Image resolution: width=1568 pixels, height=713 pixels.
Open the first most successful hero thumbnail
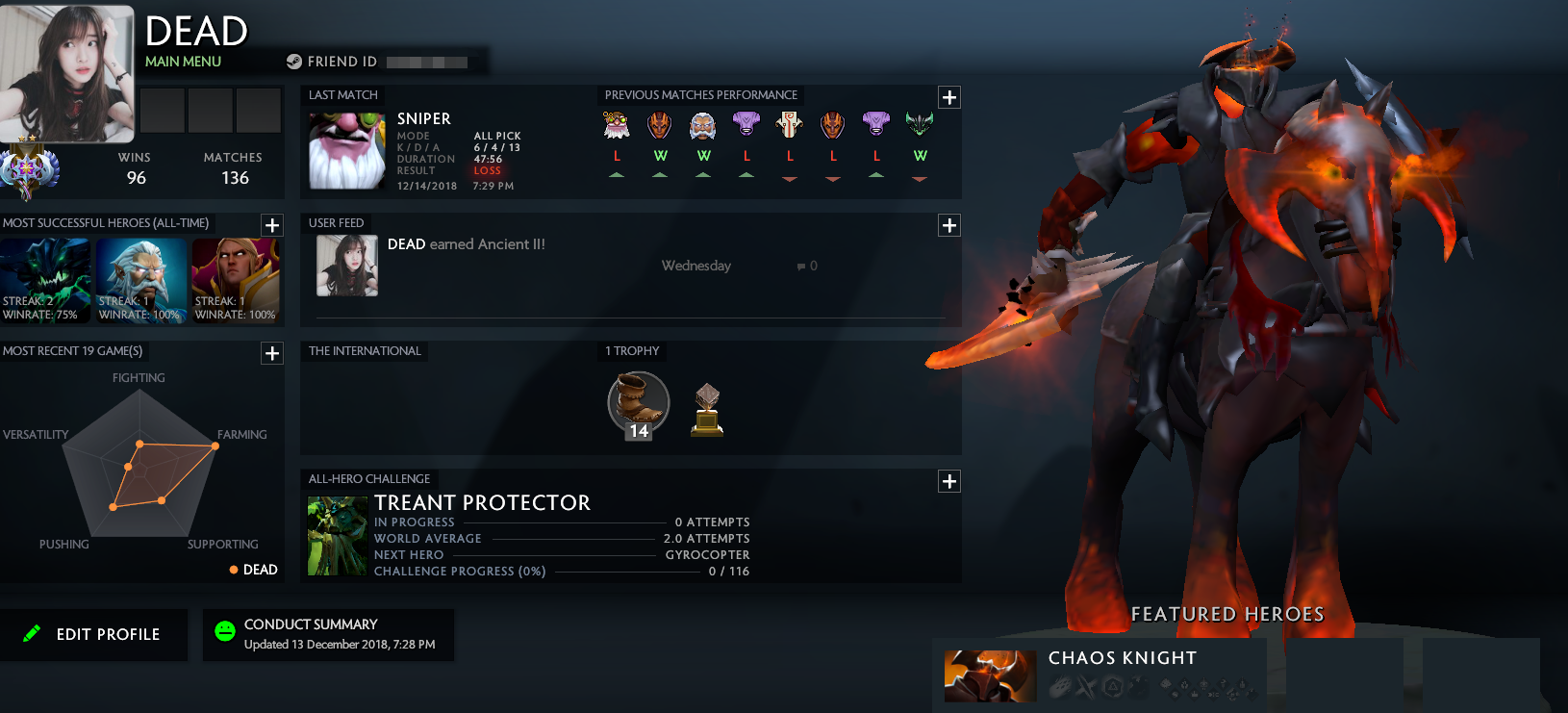(x=46, y=280)
